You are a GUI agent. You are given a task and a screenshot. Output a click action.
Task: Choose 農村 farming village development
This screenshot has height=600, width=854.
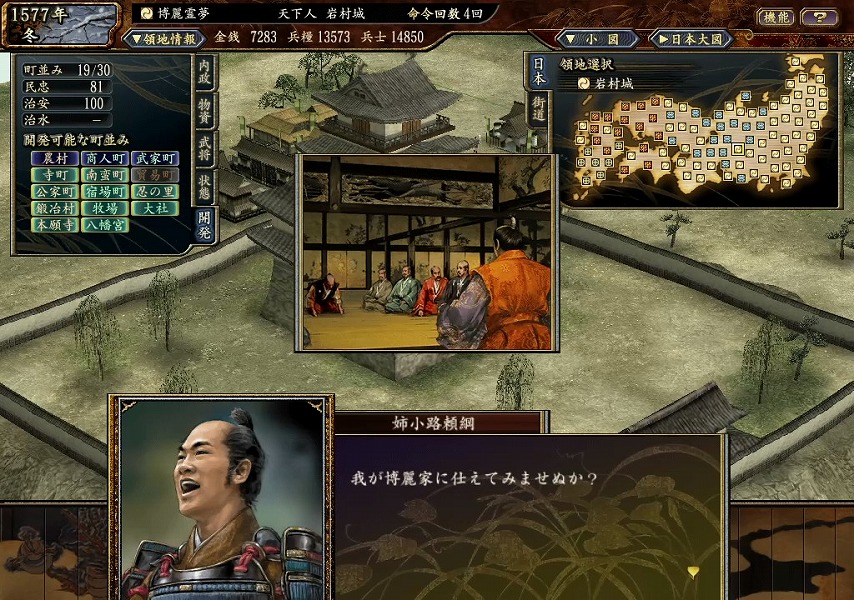click(54, 158)
